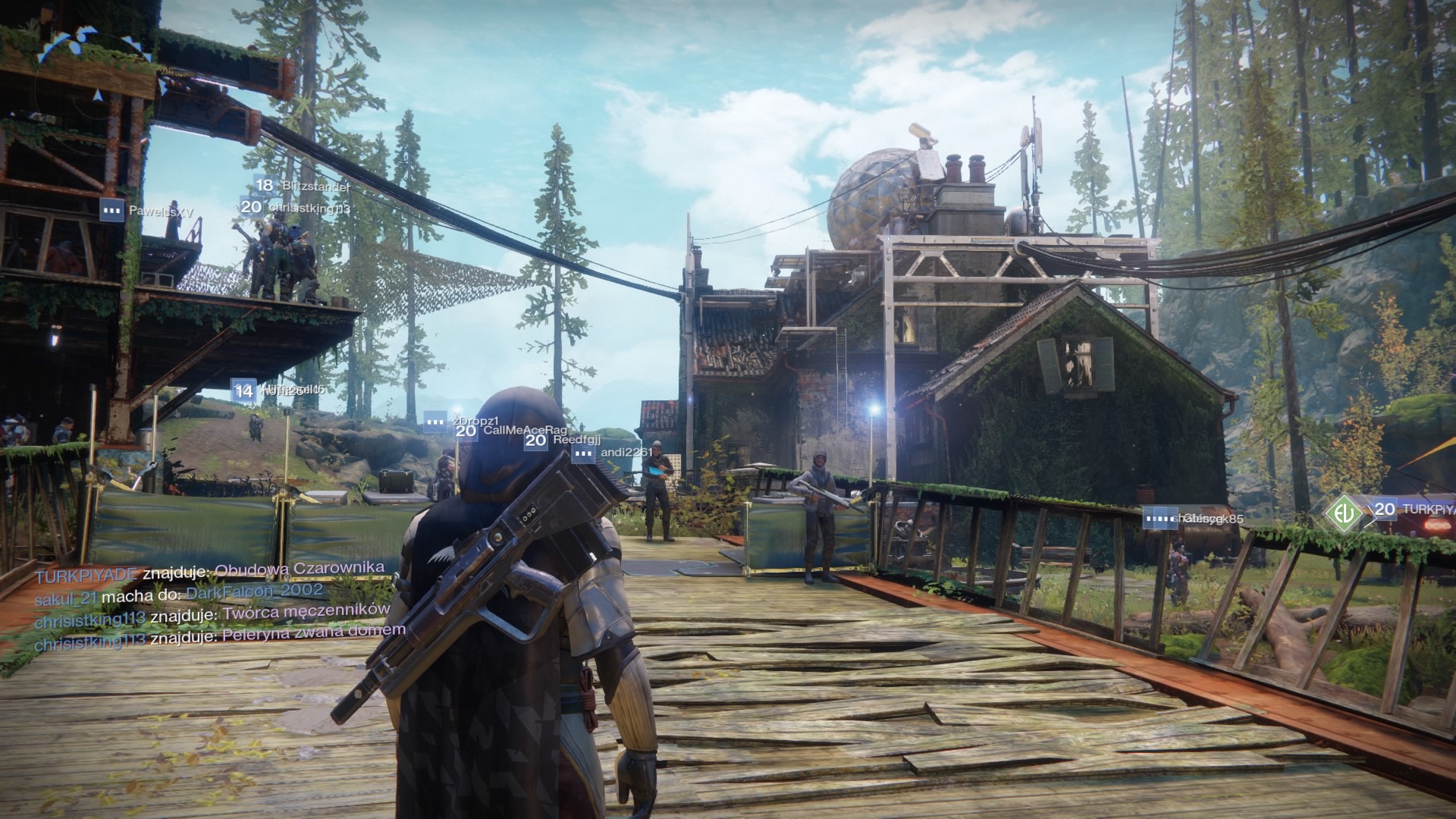Screen dimensions: 1456x819
Task: Choose the CallMeAceRag level 20 nameplate
Action: pyautogui.click(x=511, y=431)
